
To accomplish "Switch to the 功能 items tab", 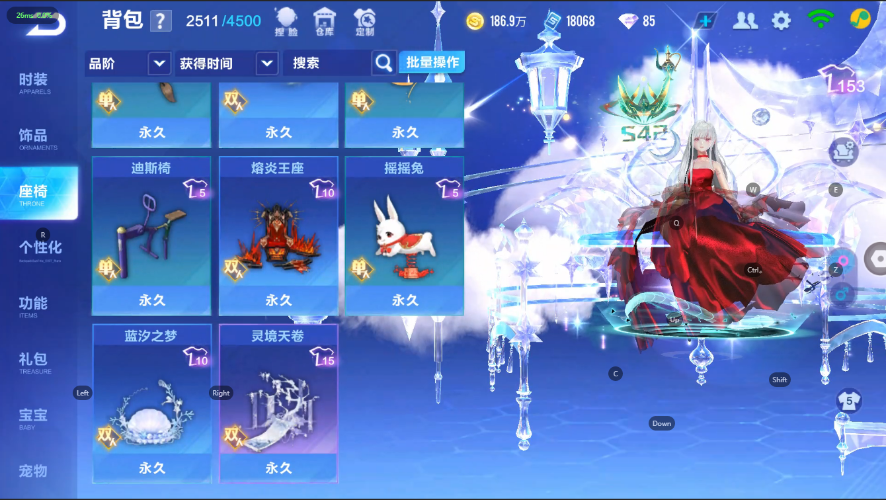I will tap(34, 305).
